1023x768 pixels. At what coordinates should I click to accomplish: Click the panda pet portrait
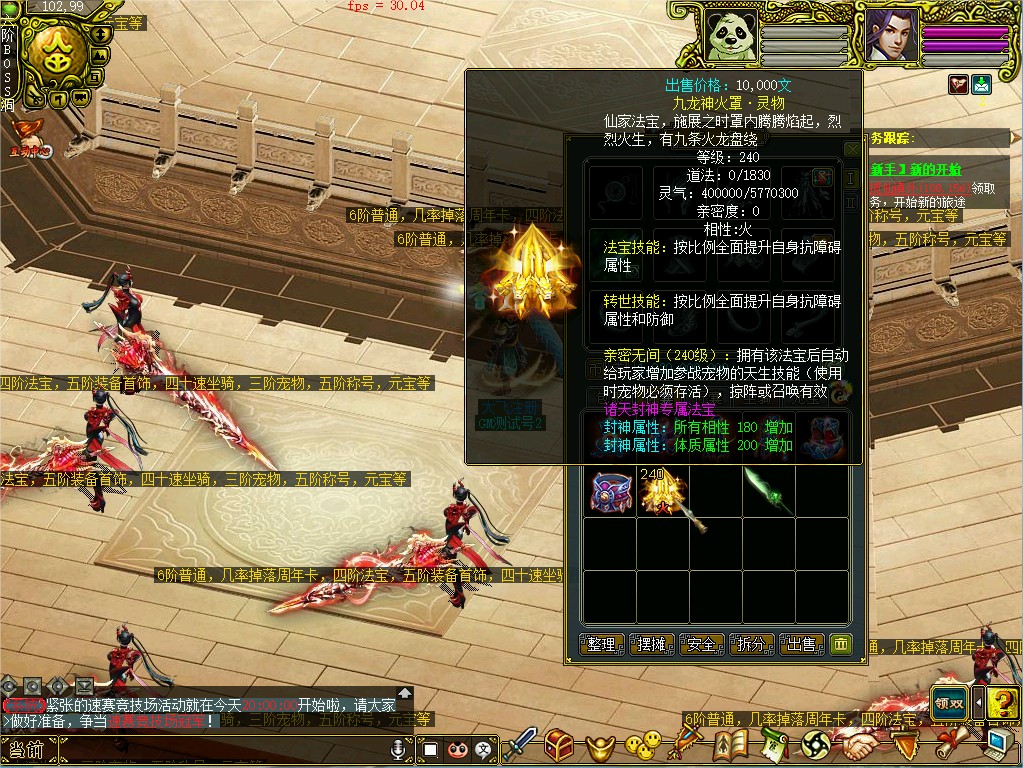731,36
